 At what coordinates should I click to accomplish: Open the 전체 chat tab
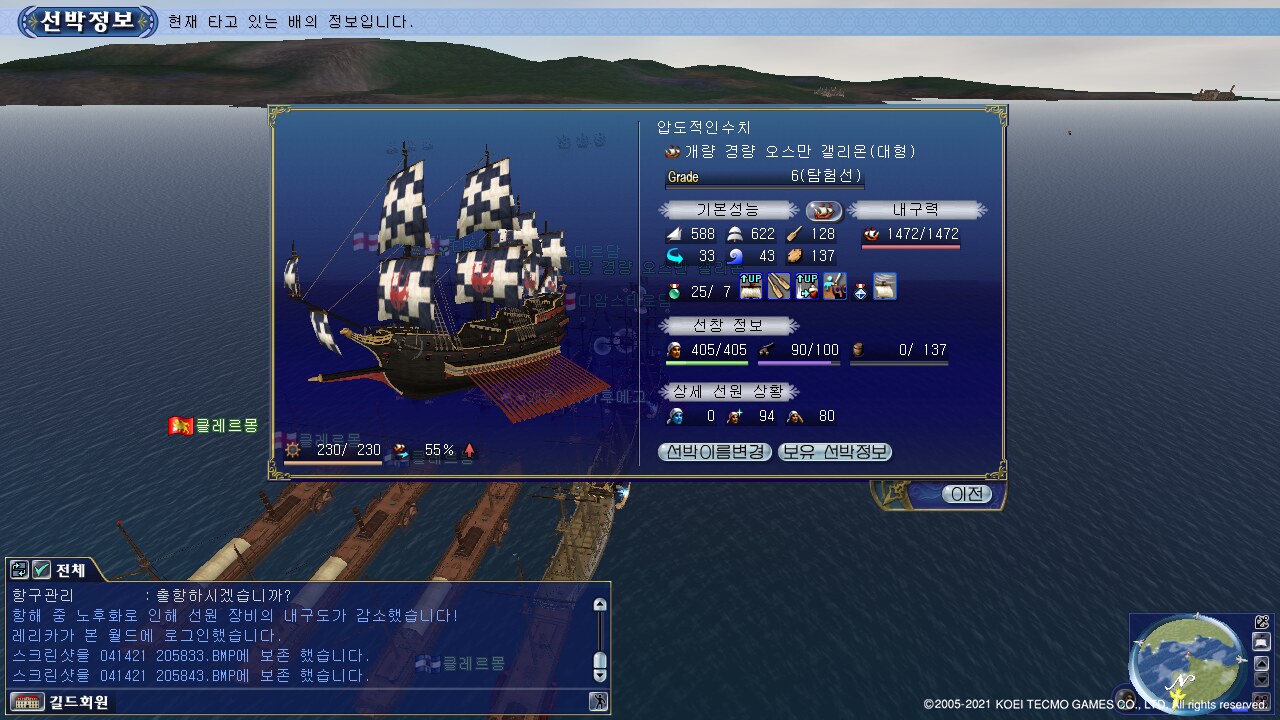71,570
